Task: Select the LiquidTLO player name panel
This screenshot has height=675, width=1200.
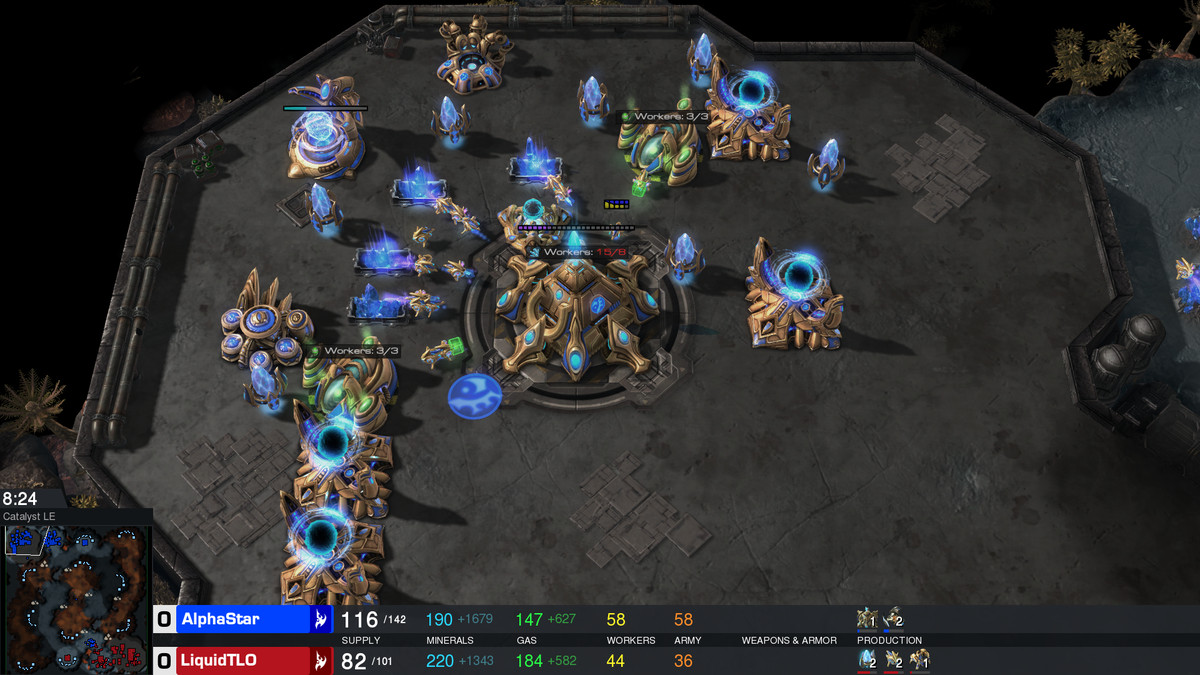Action: [241, 660]
